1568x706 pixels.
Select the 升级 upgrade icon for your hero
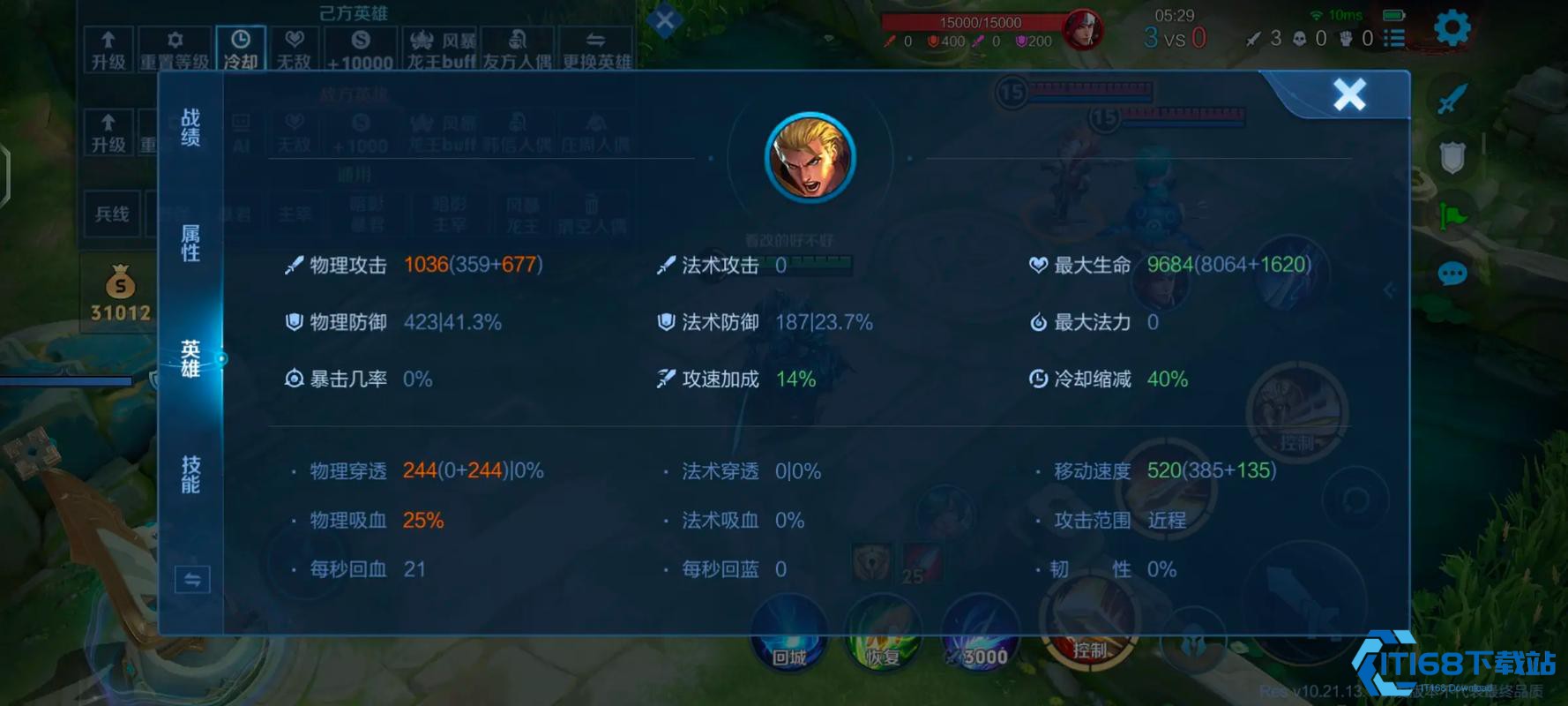108,46
